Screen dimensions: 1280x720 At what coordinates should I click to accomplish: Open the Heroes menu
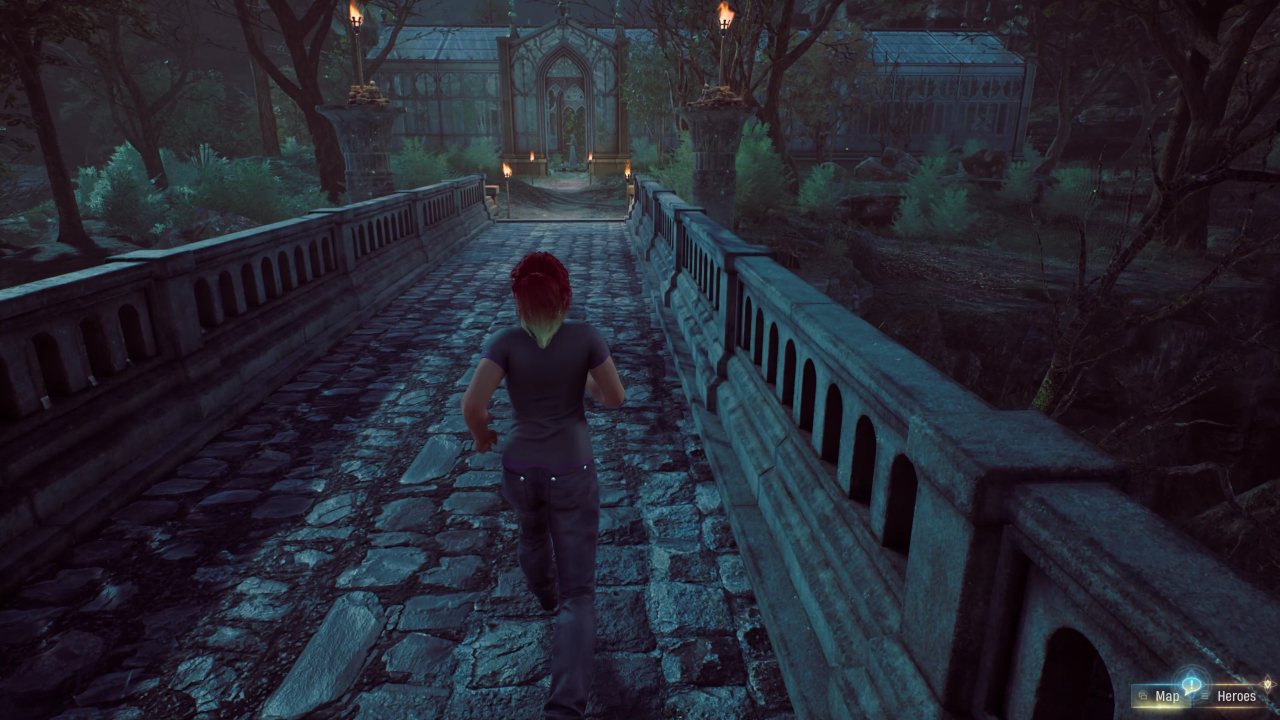coord(1235,696)
